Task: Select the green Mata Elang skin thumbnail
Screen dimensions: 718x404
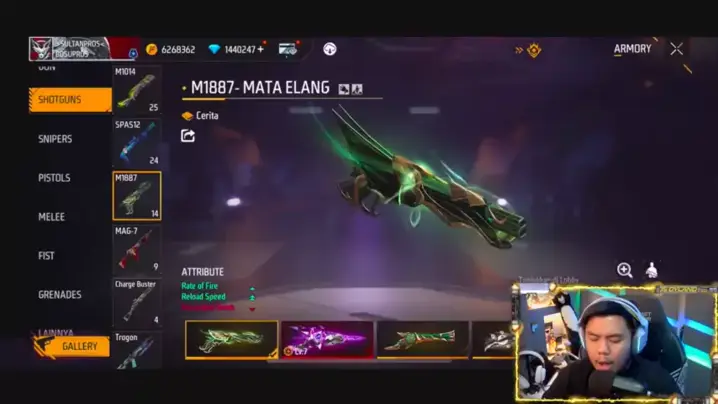Action: (231, 339)
